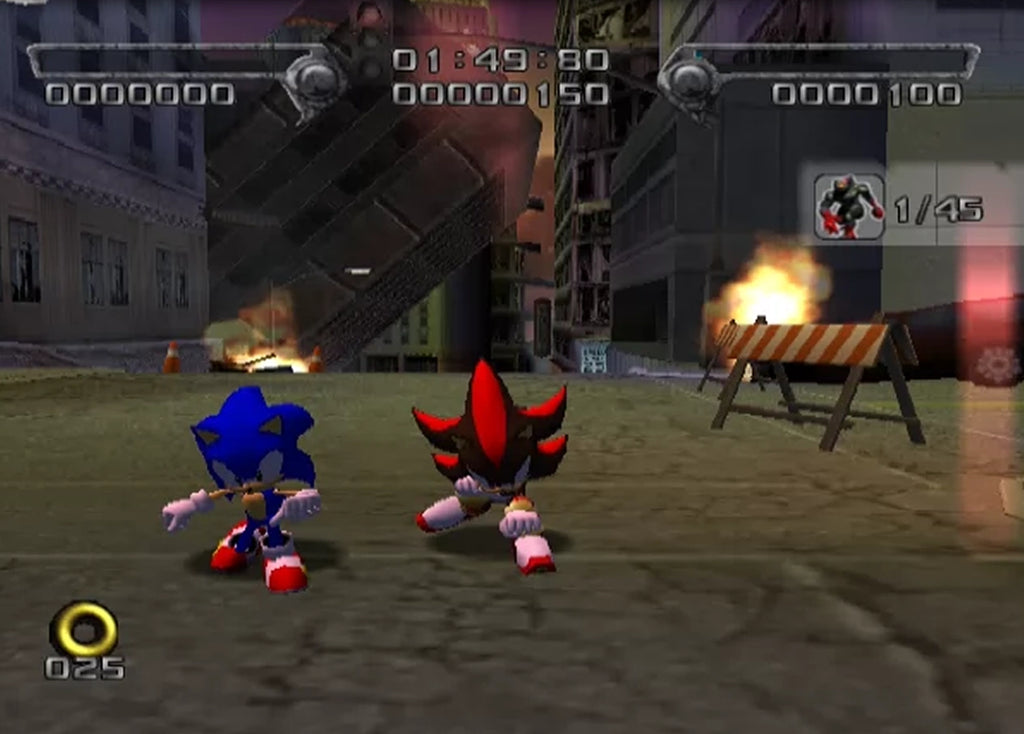Open the faint gear settings icon
Viewport: 1024px width, 734px height.
point(997,366)
